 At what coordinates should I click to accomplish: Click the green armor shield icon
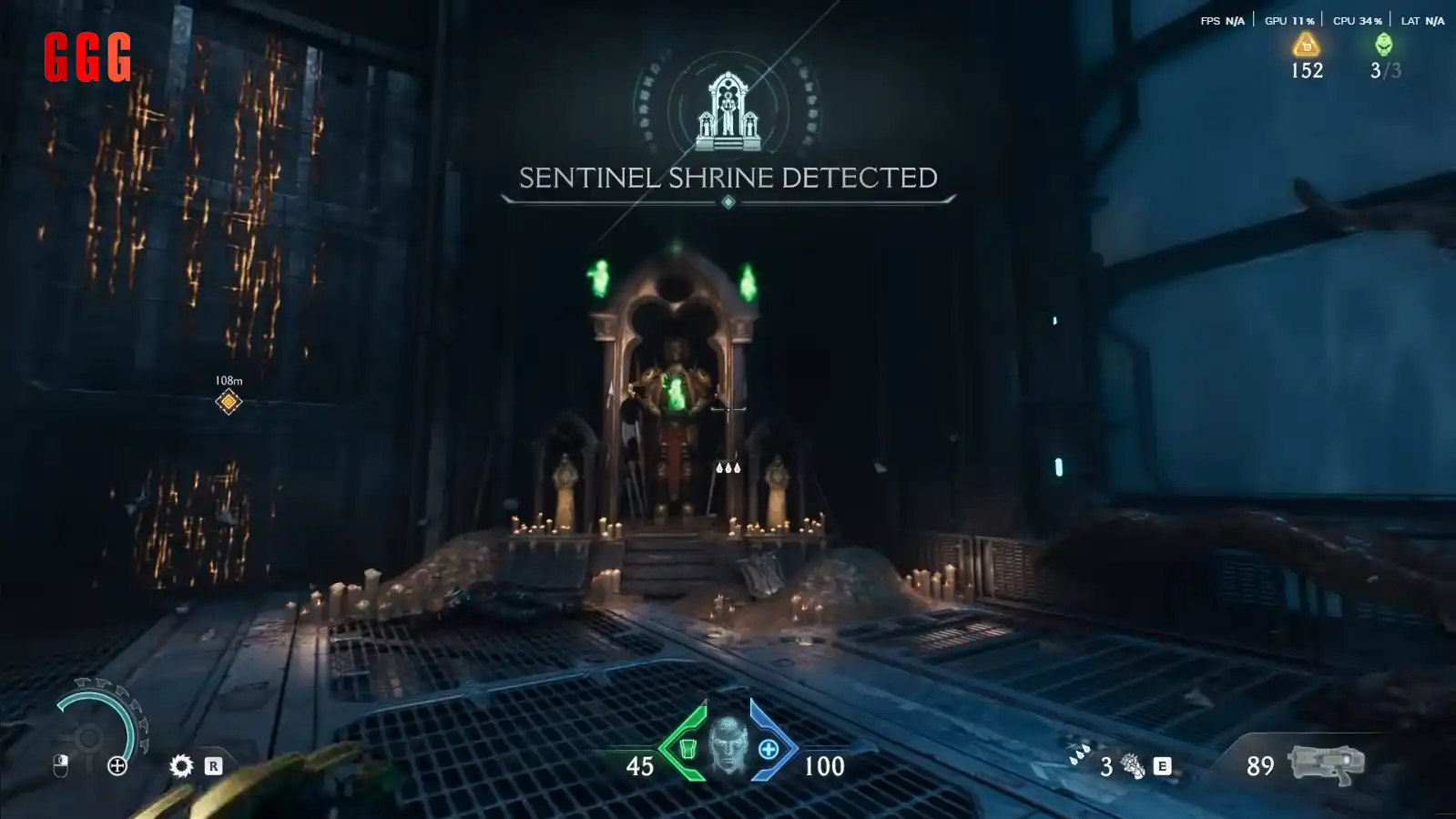pos(688,749)
